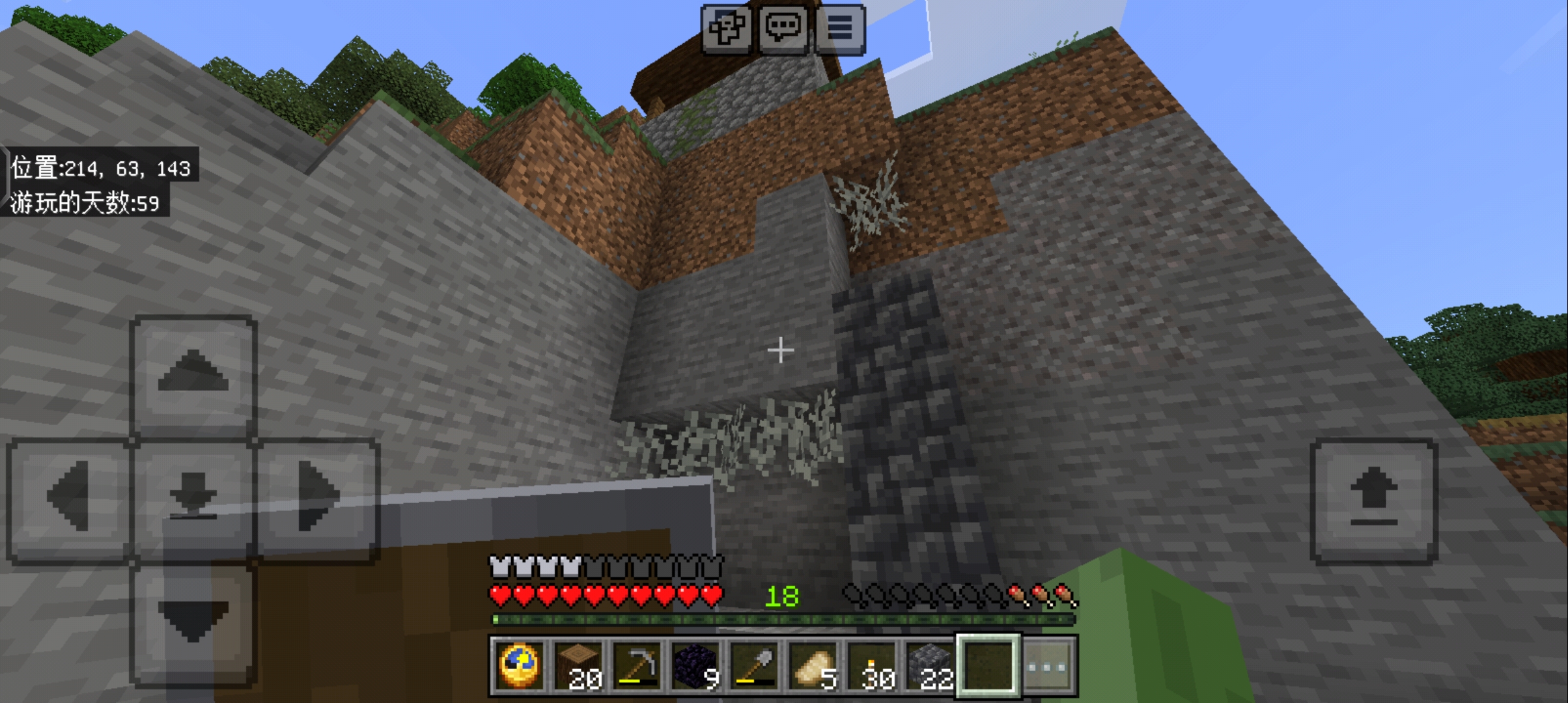This screenshot has width=1568, height=703.
Task: Open inventory with the three-dots button
Action: coord(1048,666)
